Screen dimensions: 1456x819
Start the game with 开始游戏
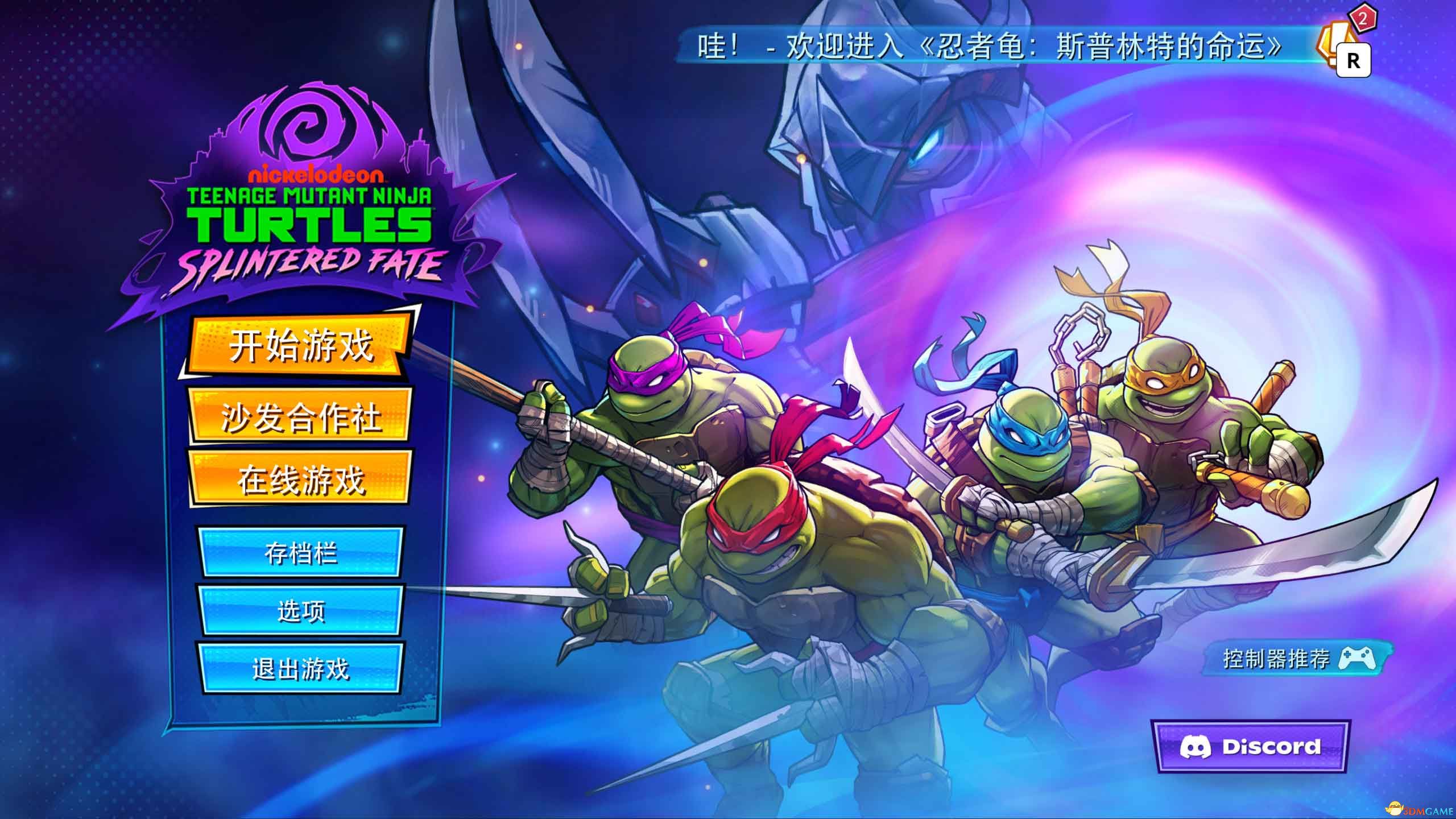coord(300,346)
